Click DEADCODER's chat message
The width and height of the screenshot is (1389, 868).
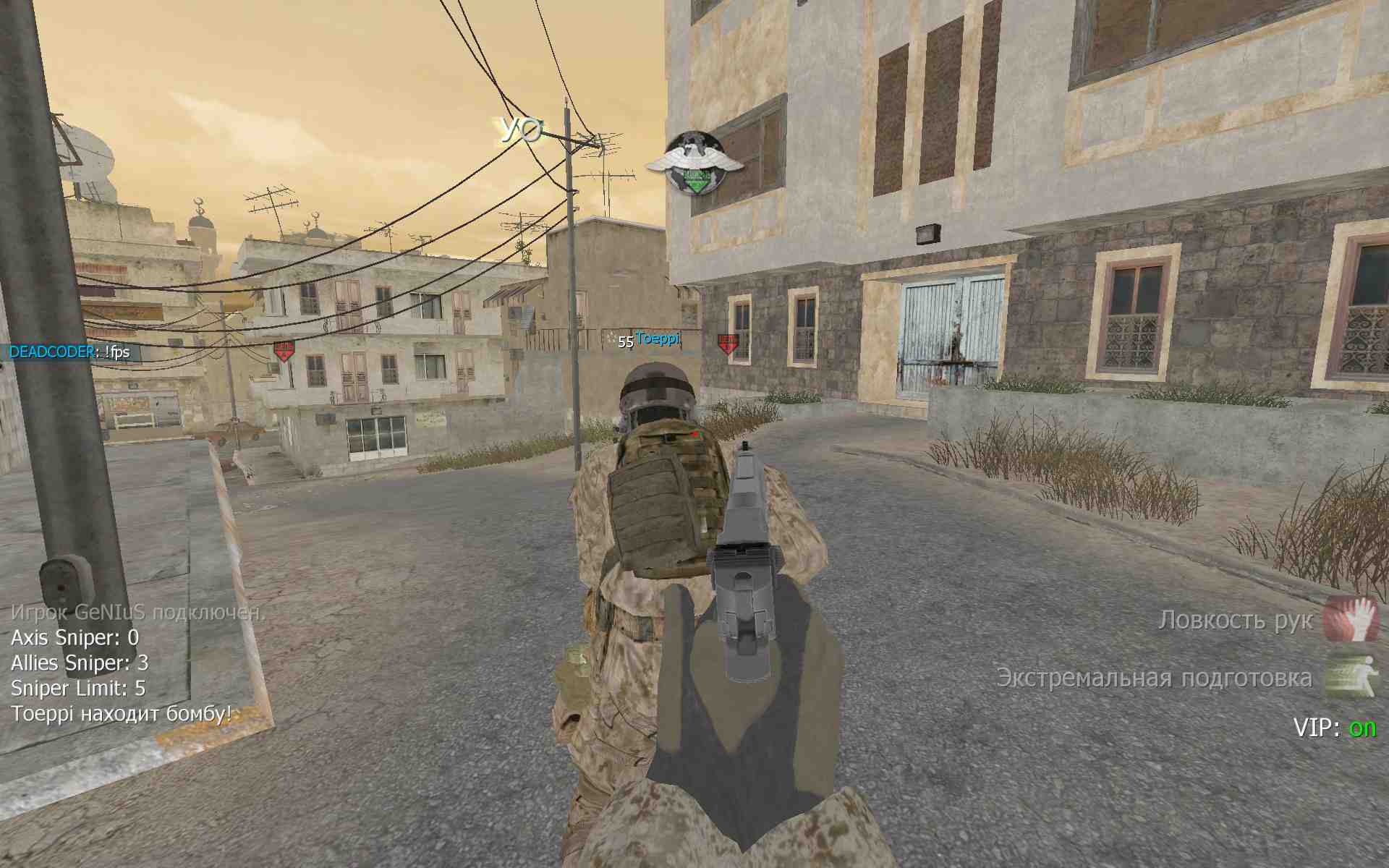click(69, 352)
